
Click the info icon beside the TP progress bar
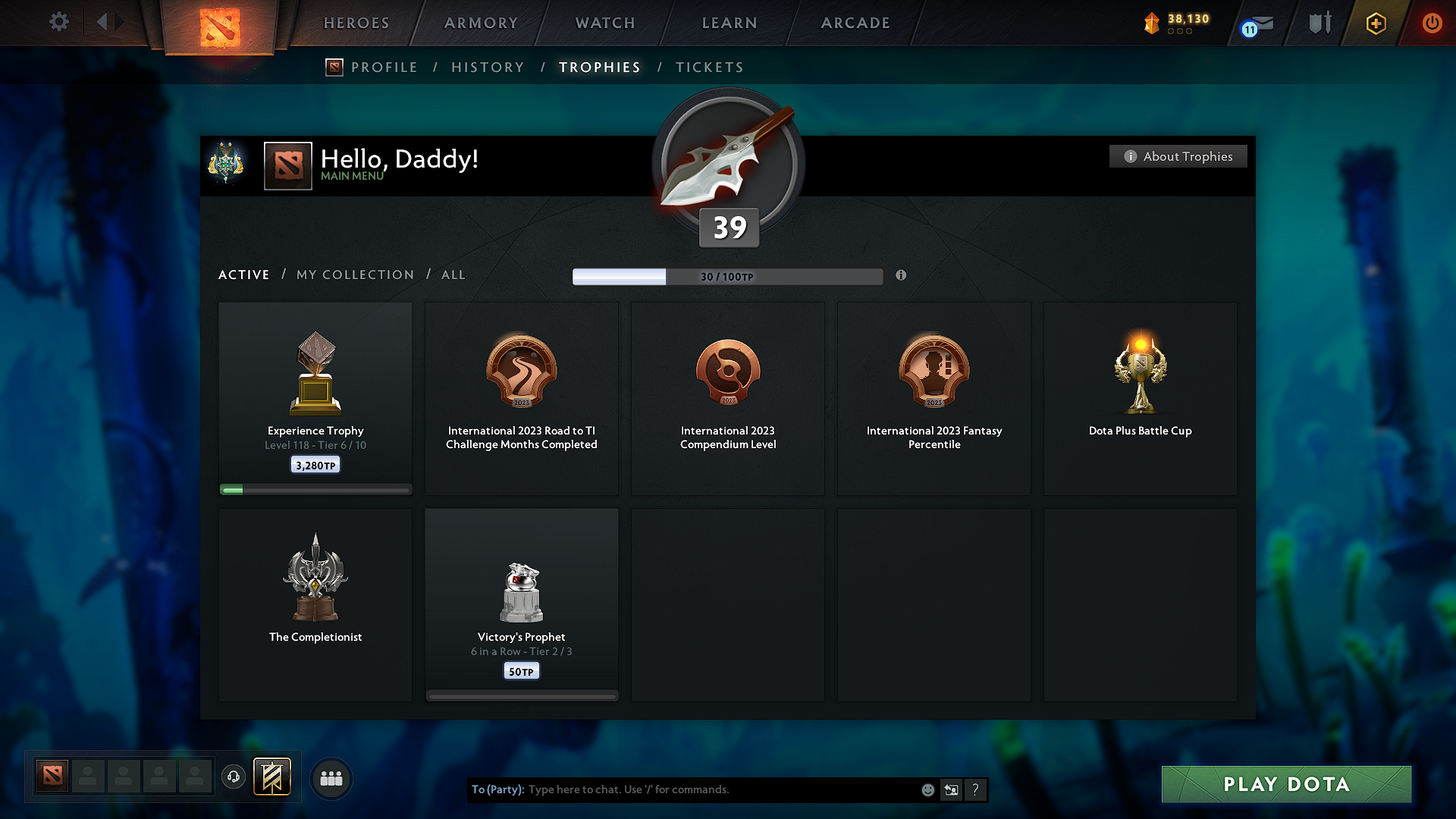902,276
